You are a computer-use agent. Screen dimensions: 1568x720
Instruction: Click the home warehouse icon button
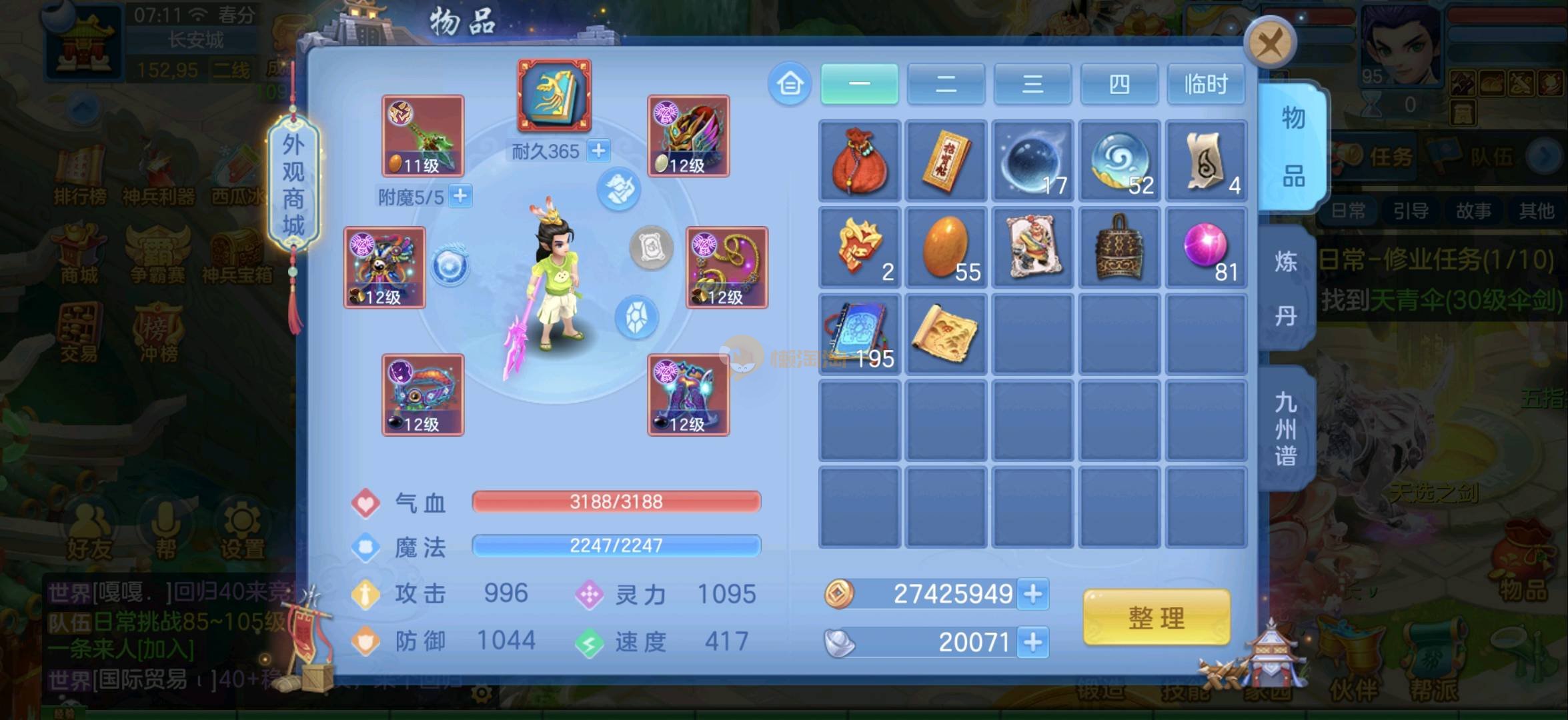[790, 85]
